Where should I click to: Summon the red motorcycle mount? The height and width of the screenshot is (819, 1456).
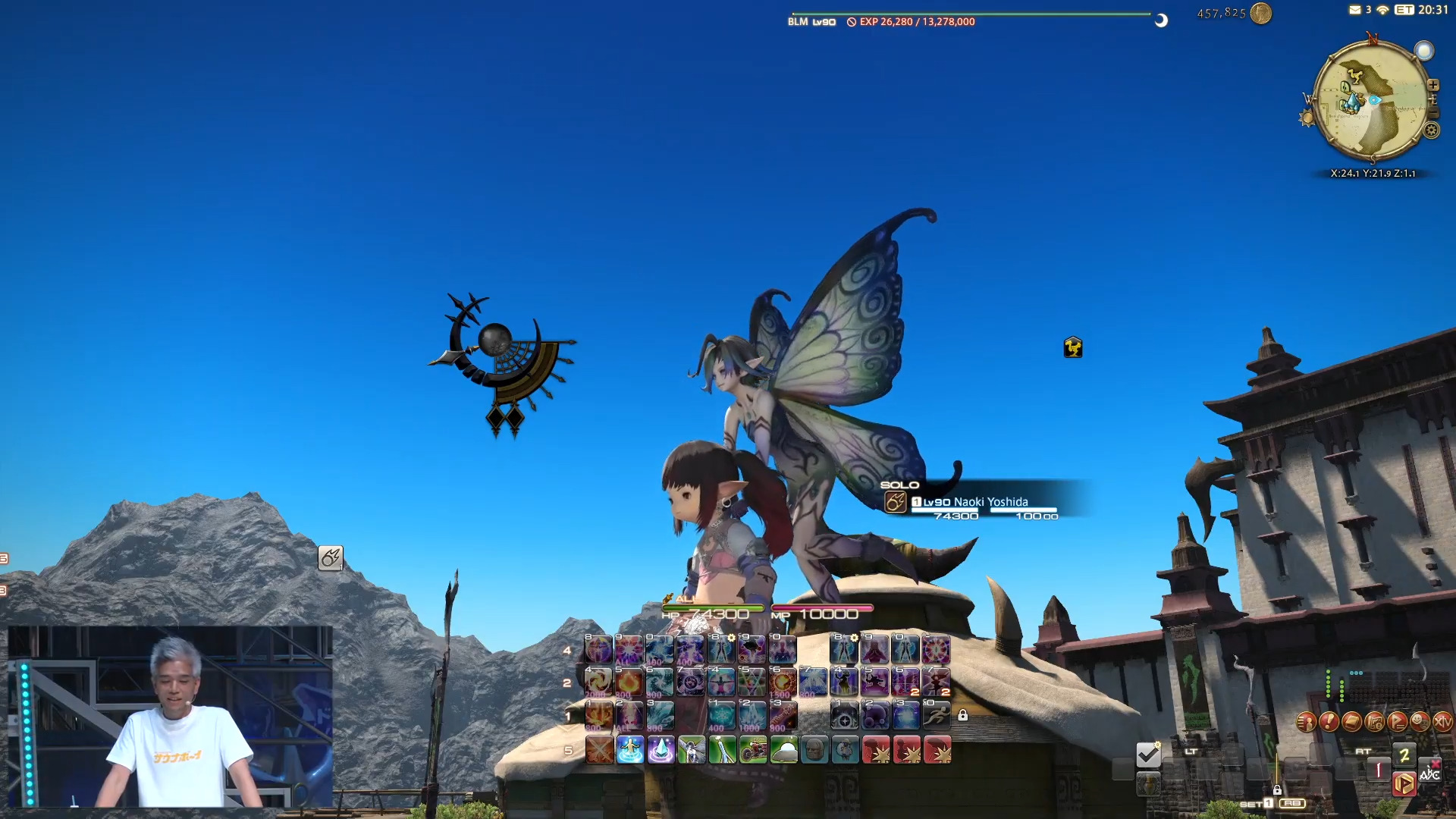pyautogui.click(x=753, y=750)
